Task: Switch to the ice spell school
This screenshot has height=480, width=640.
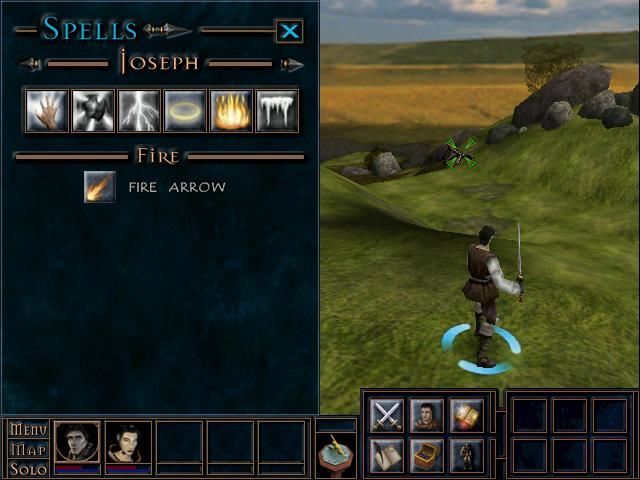Action: tap(277, 111)
